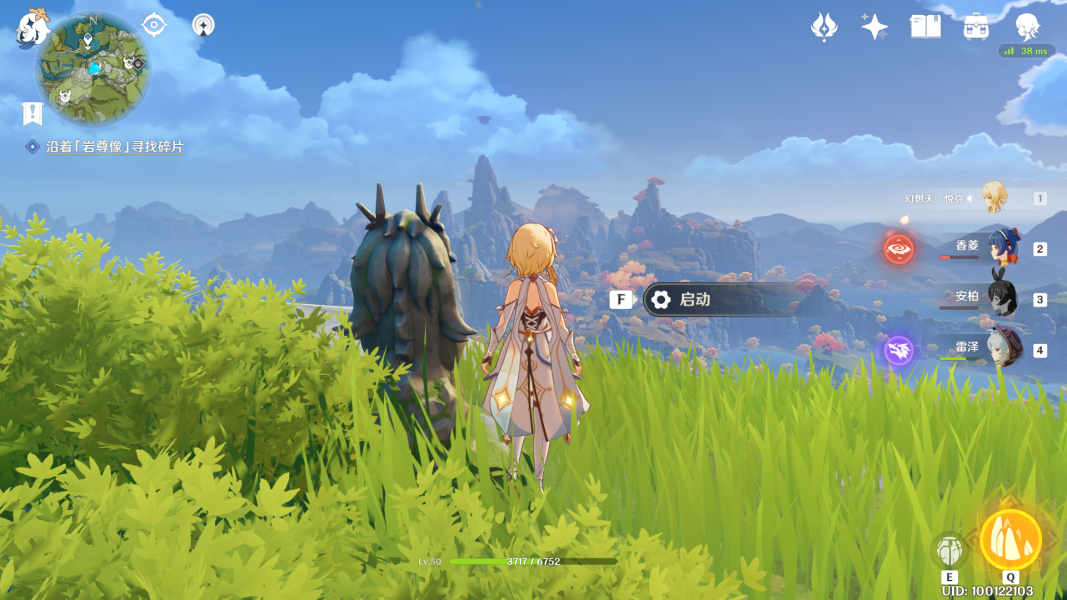Open the map from the minimap
This screenshot has width=1067, height=600.
click(x=93, y=69)
